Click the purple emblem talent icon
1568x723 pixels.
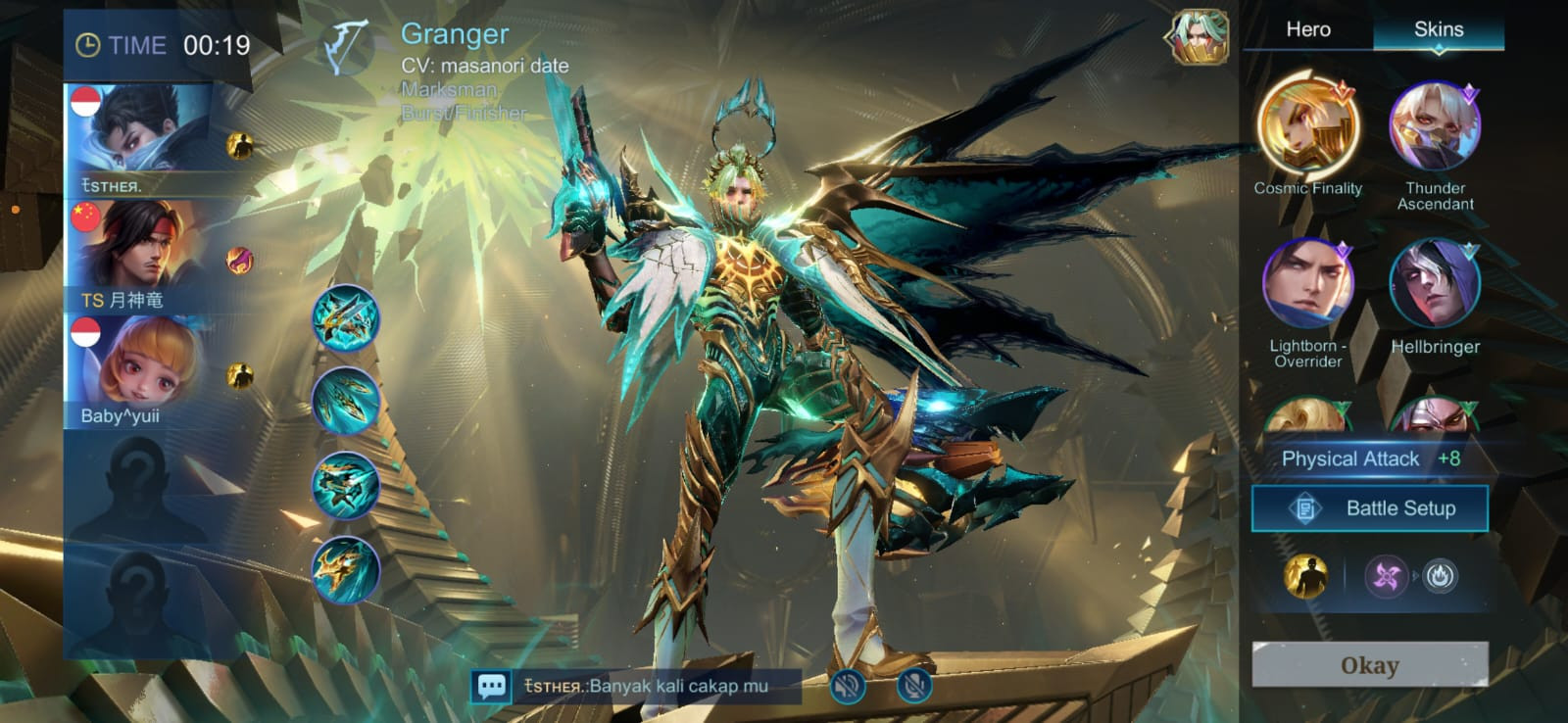click(x=1386, y=576)
